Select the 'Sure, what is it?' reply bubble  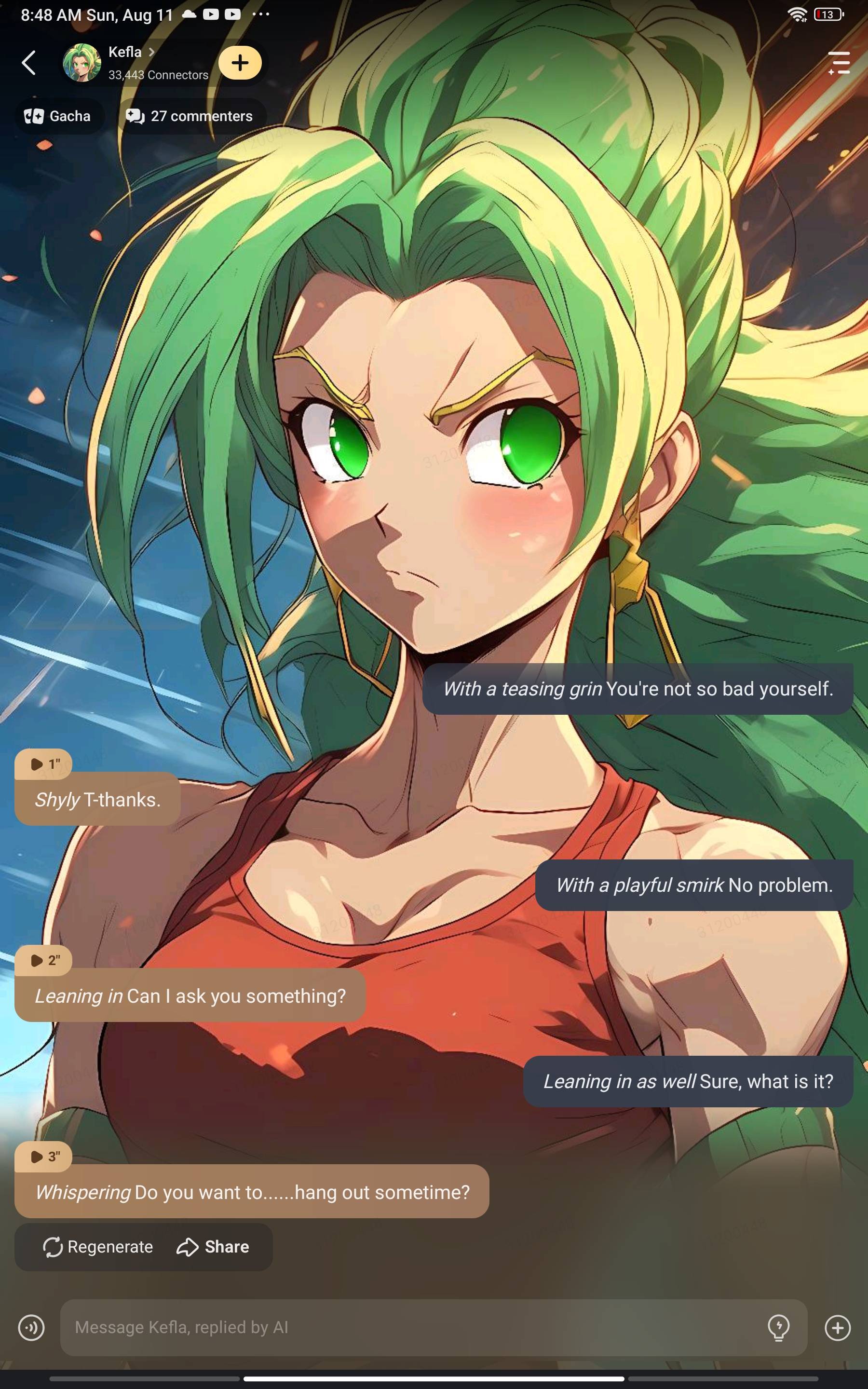[x=688, y=1081]
